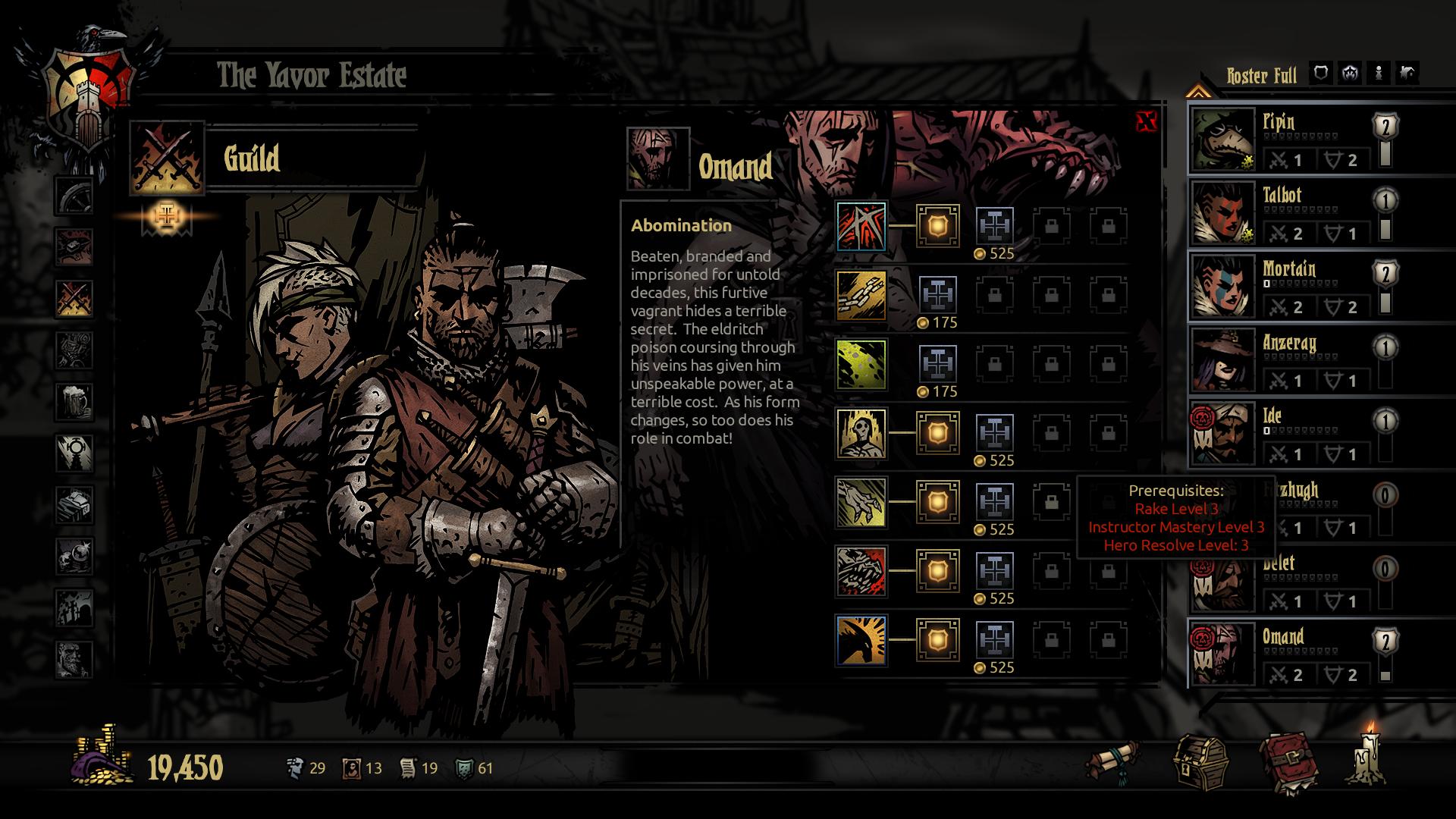
Task: Click Omand's portrait in the Guild panel
Action: 657,158
